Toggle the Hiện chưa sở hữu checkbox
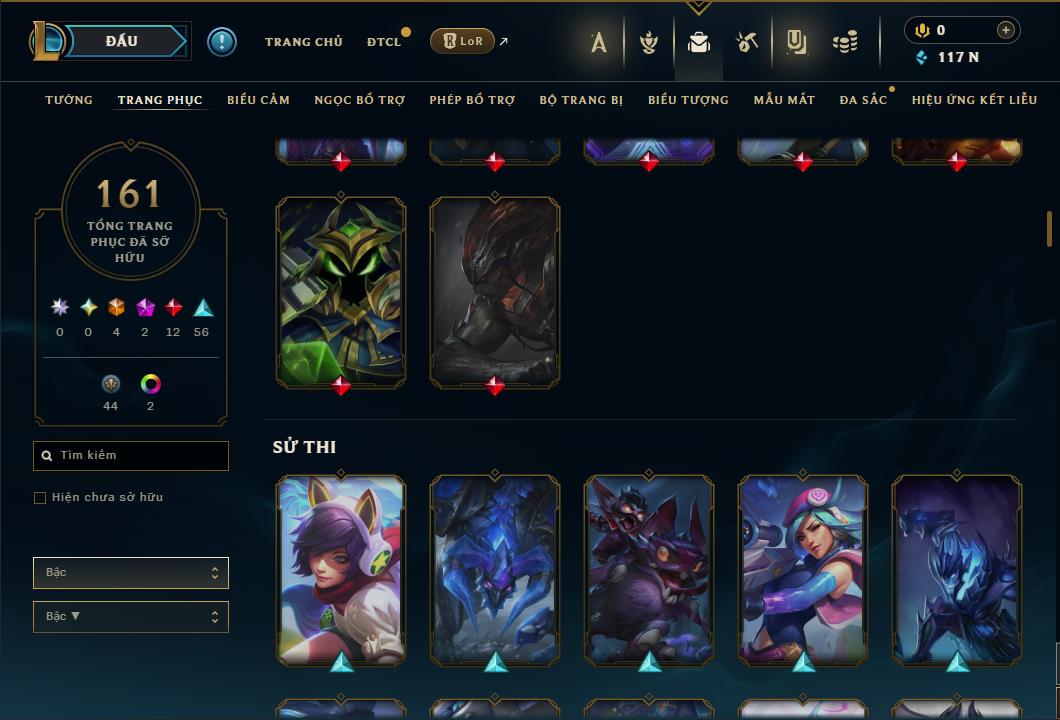Screen dimensions: 1060x720 click(40, 498)
